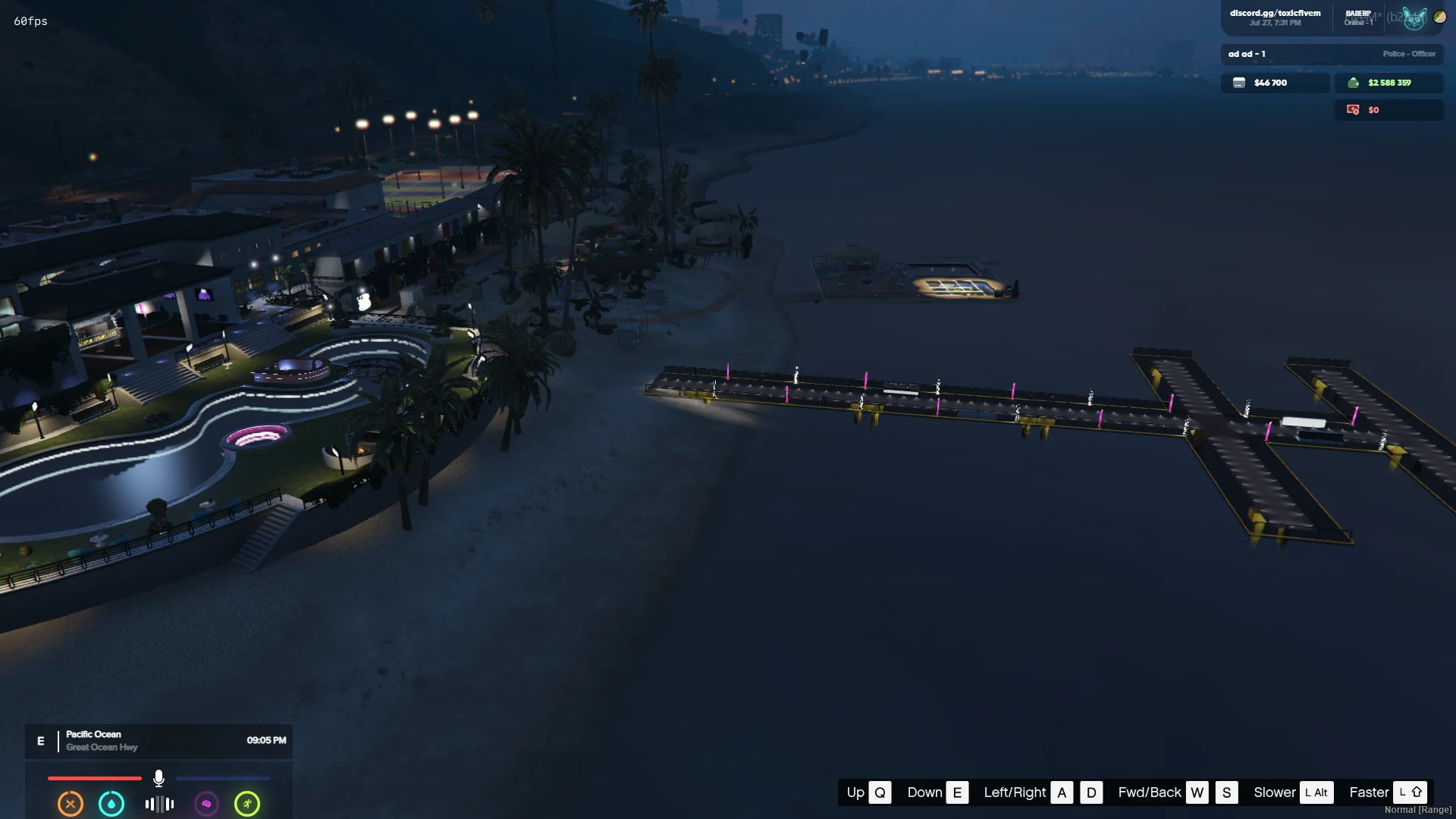Image resolution: width=1456 pixels, height=819 pixels.
Task: Click the red dirty money icon
Action: [1353, 110]
